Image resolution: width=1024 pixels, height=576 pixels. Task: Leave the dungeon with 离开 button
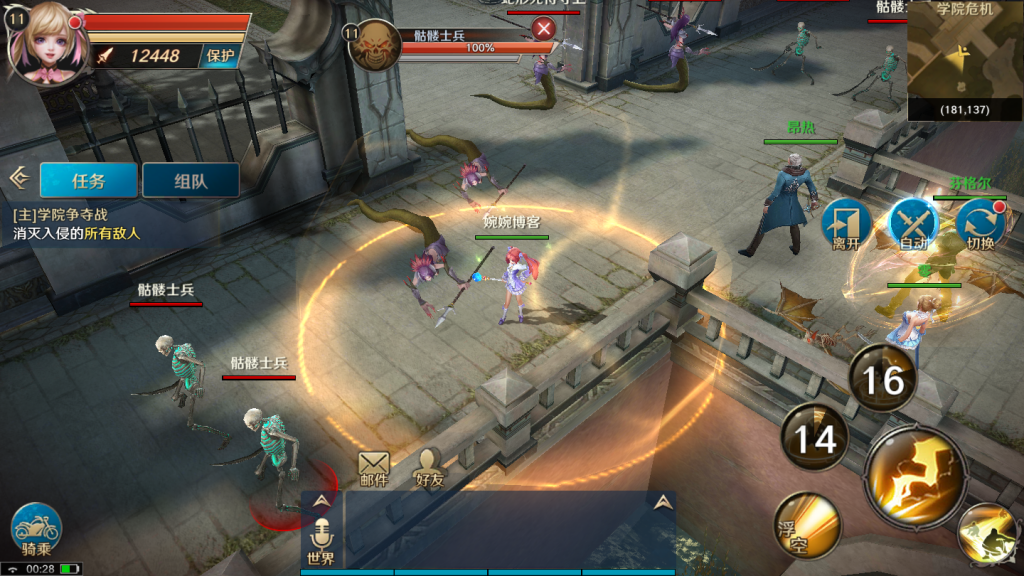coord(846,224)
